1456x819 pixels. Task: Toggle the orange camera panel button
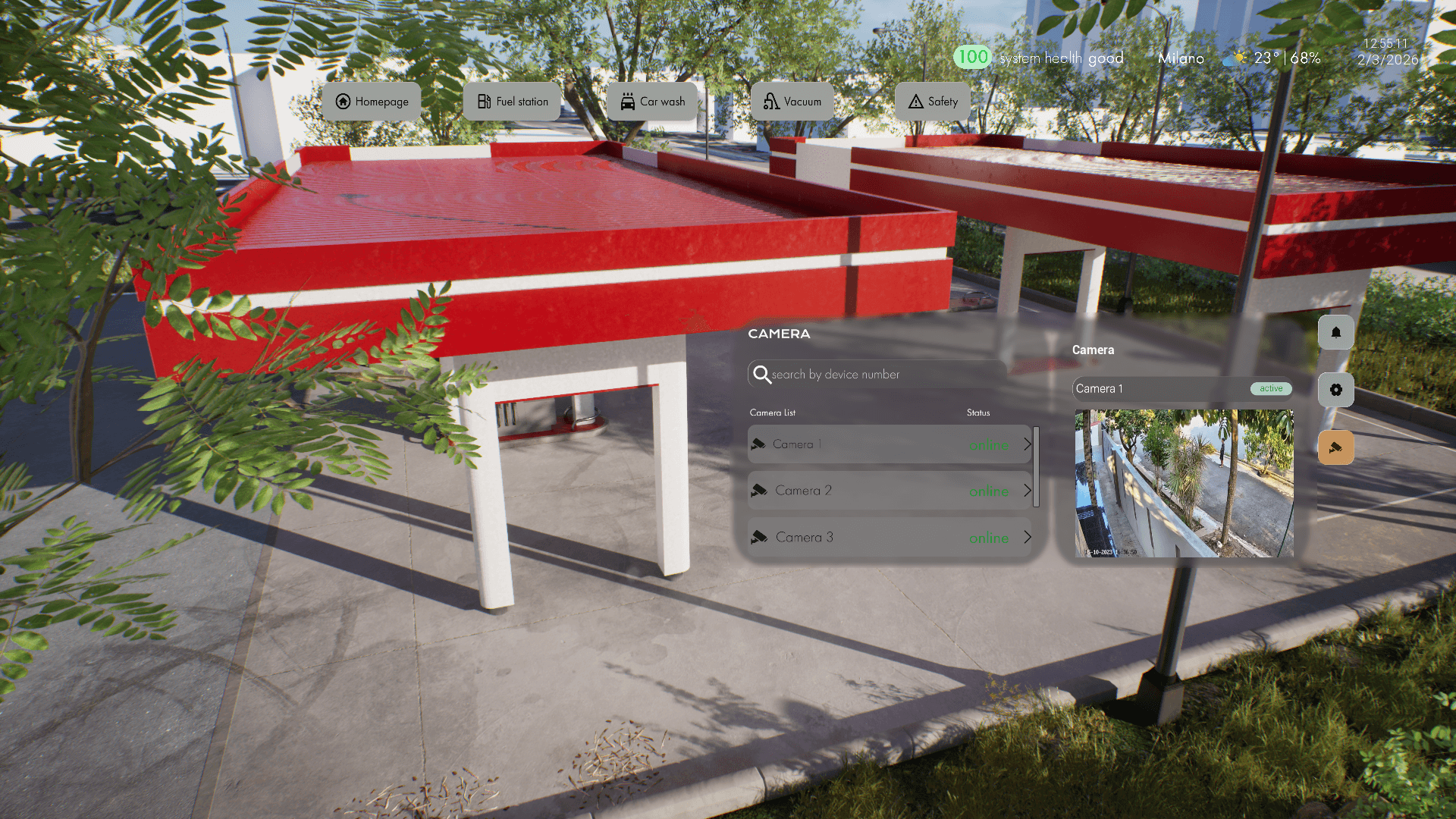coord(1335,447)
